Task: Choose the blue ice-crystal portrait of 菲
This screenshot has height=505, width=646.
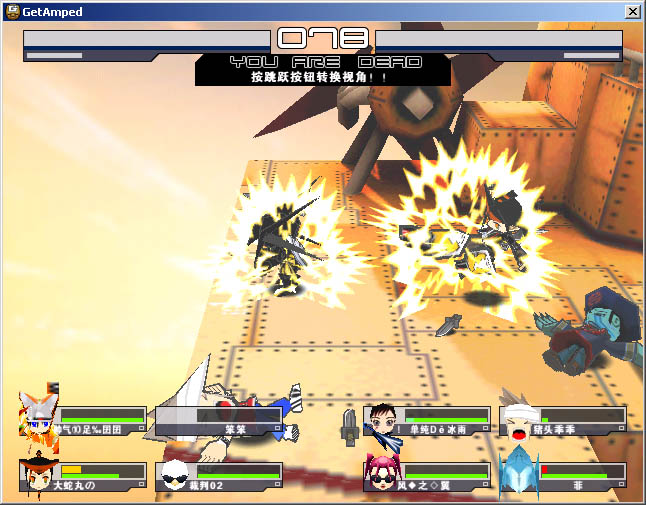Action: click(518, 472)
